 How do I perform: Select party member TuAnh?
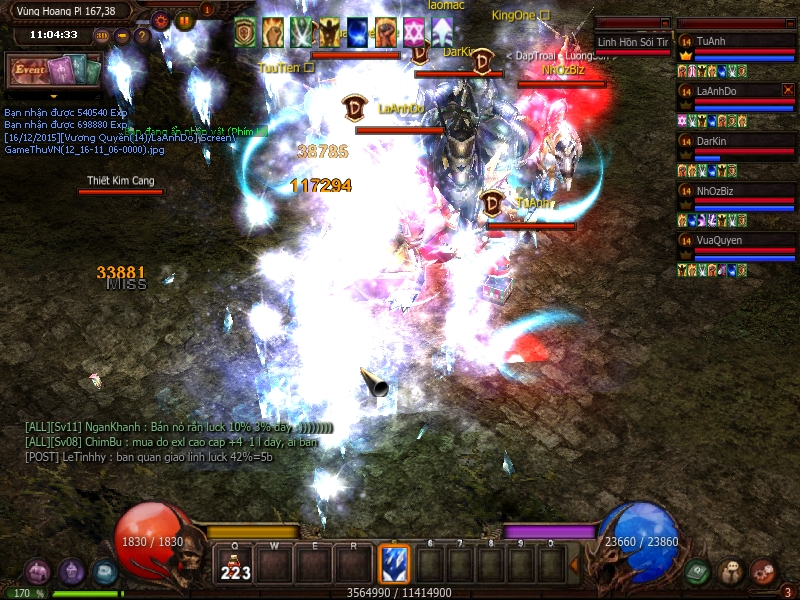coord(735,42)
